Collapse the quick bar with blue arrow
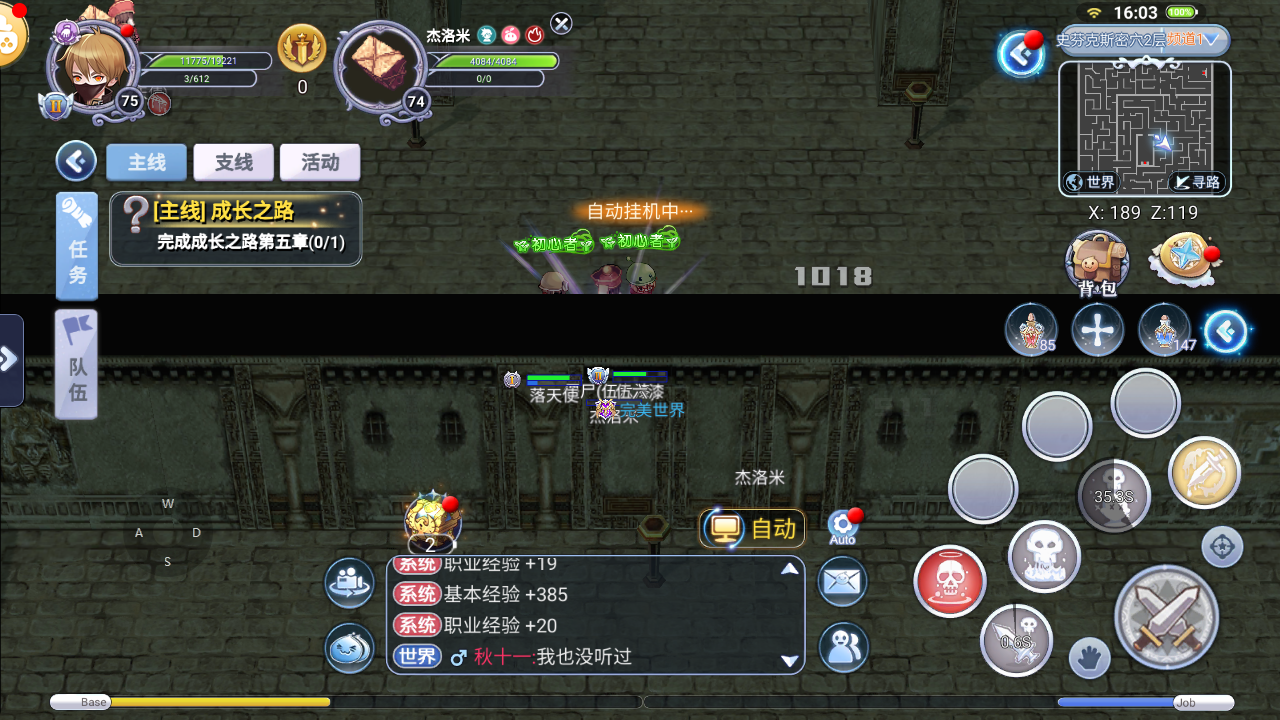The width and height of the screenshot is (1280, 720). 1225,330
